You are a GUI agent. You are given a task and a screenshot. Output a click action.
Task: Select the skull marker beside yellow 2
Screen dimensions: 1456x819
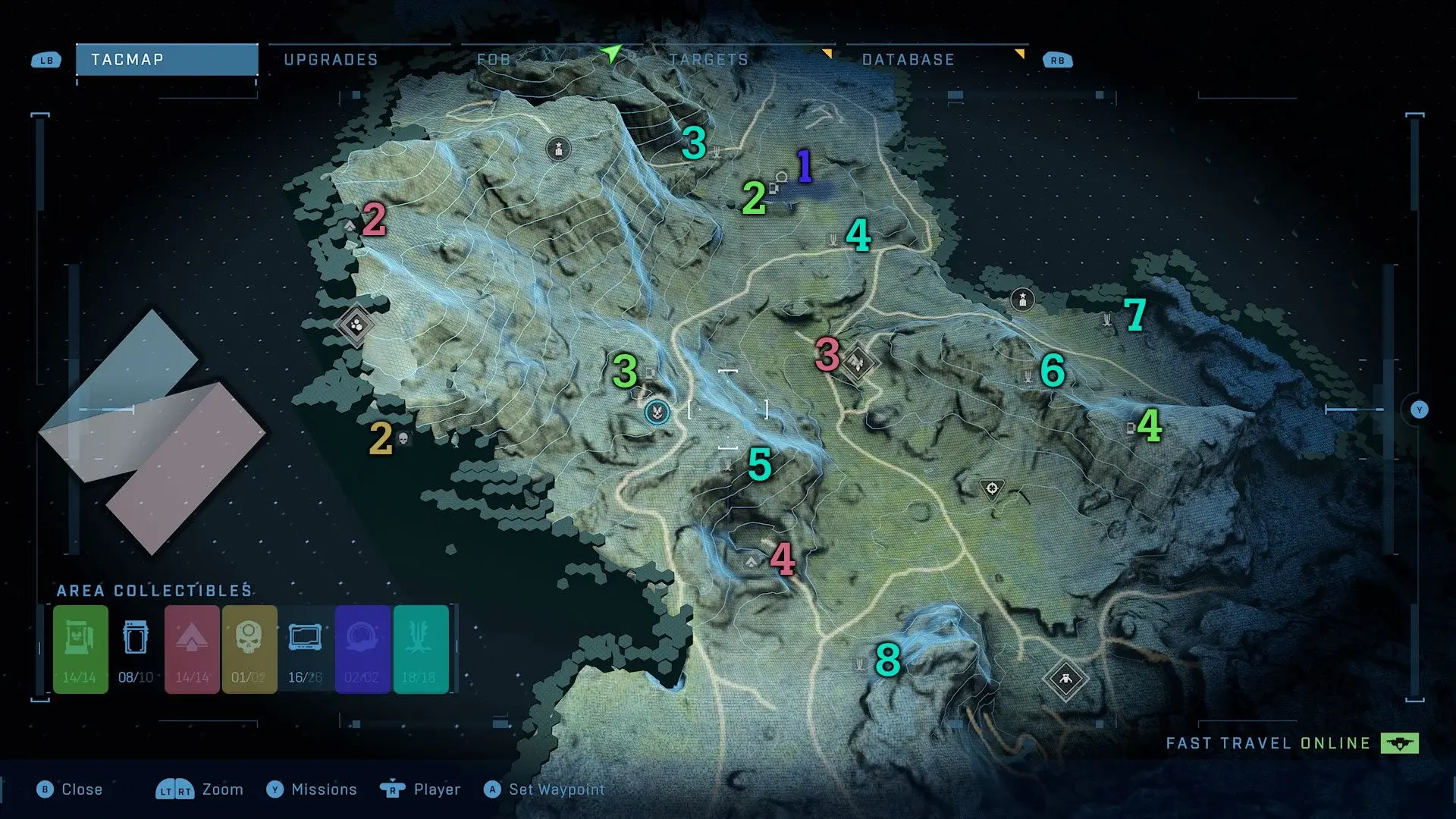[403, 439]
